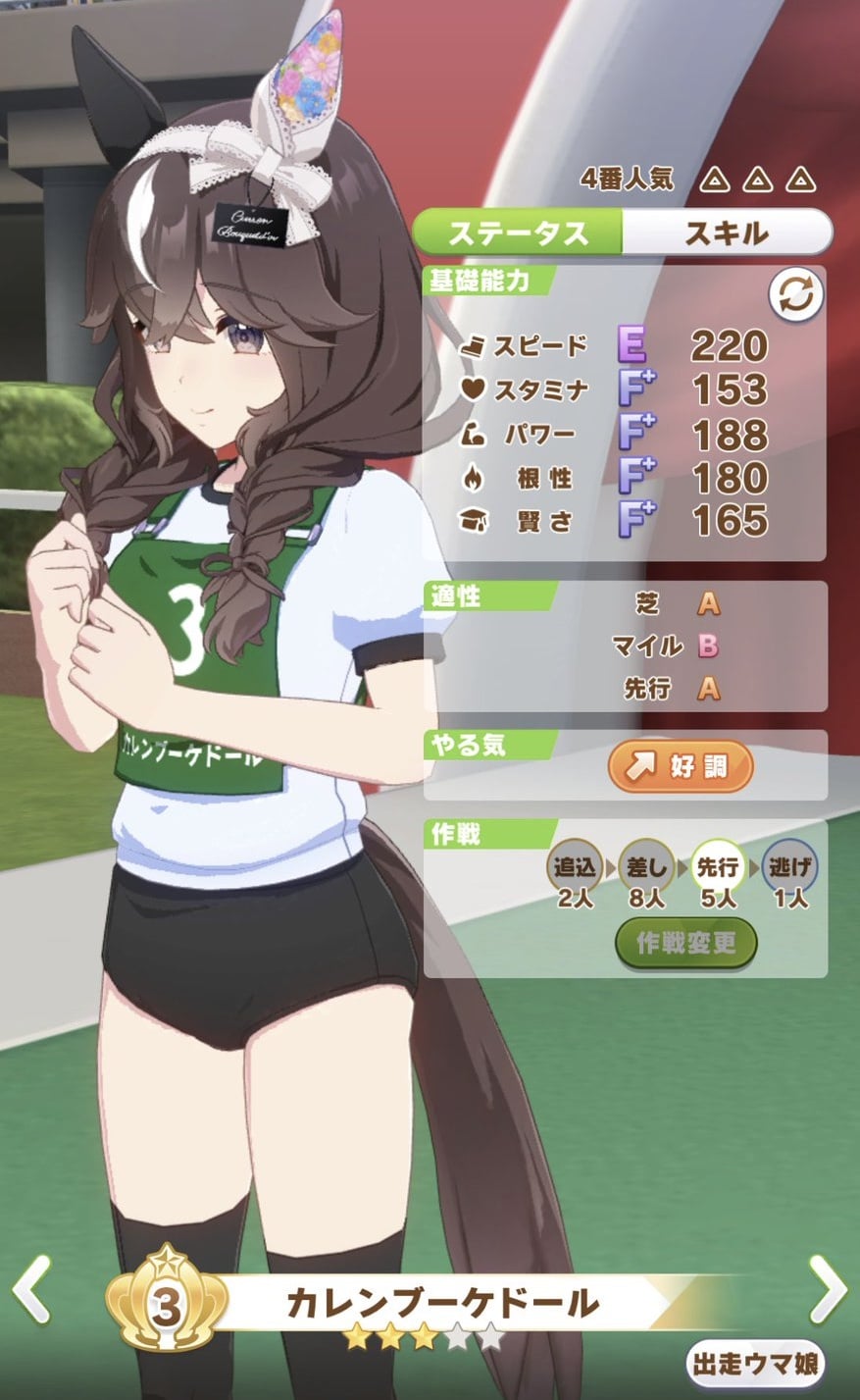Show the previous racer with left arrow
Screen dimensions: 860x1400
click(x=32, y=1289)
